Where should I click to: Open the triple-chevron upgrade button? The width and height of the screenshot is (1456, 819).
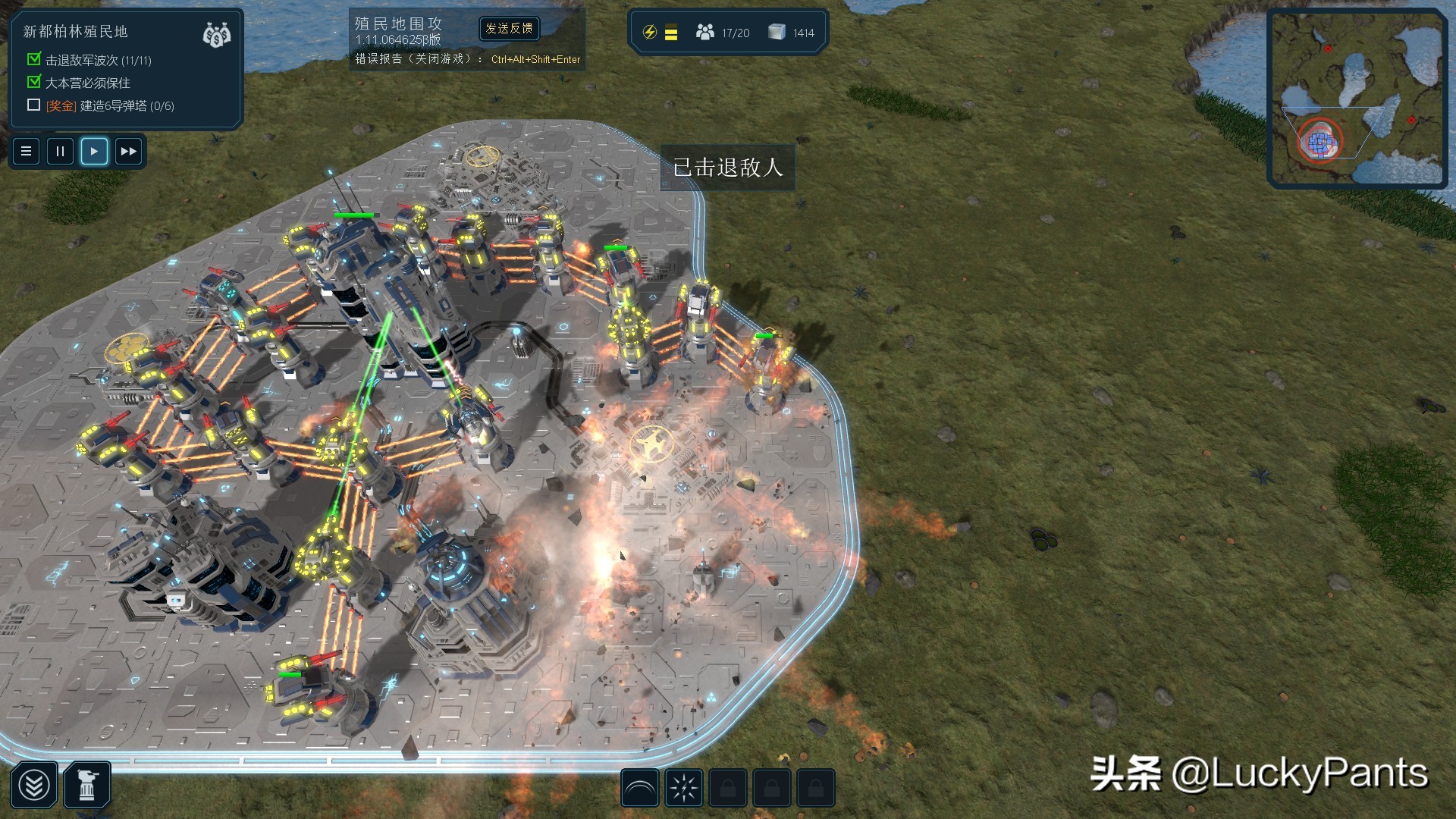tap(34, 786)
